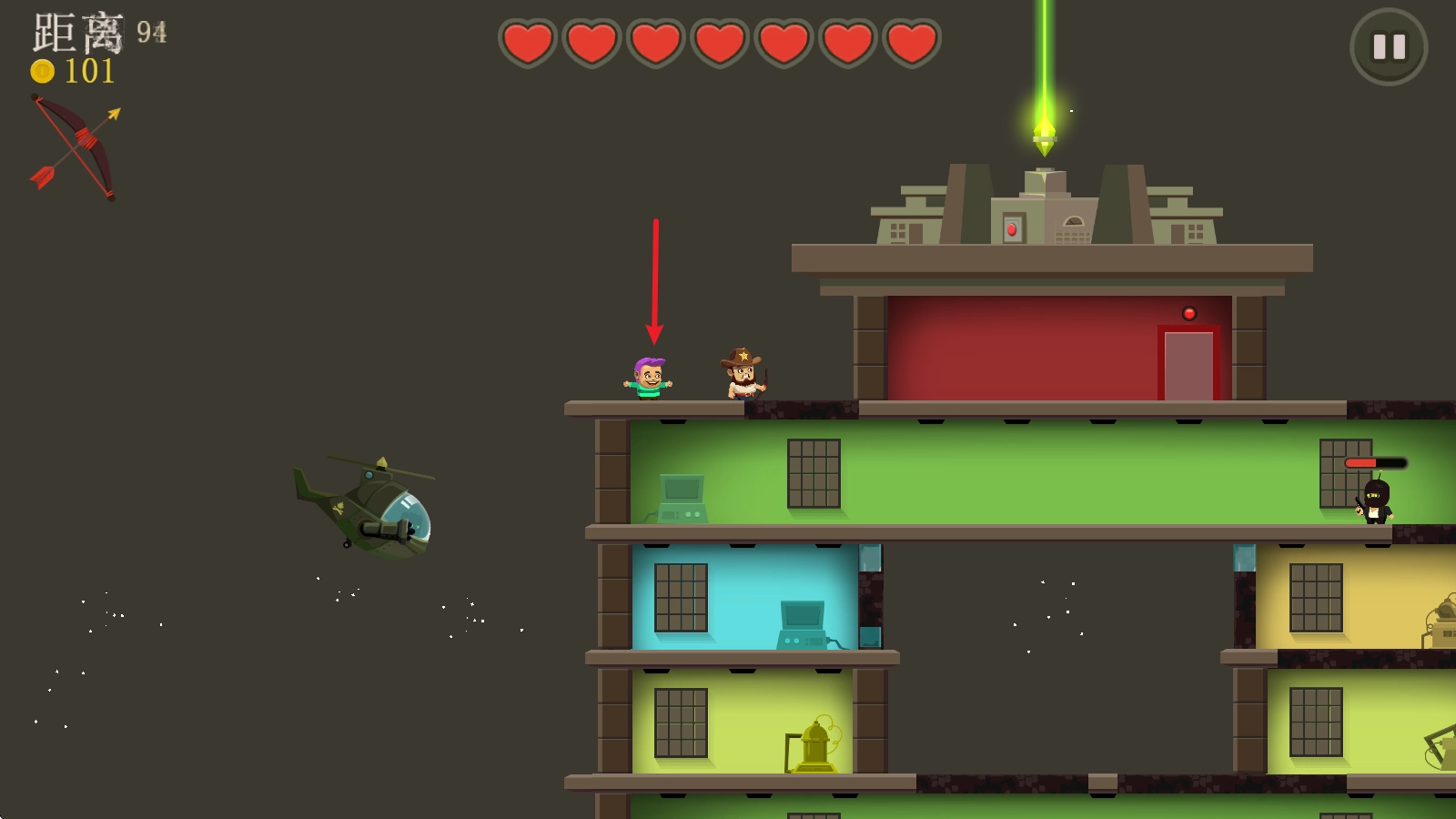
Task: Tap the bow and arrow weapon icon
Action: coord(76,147)
